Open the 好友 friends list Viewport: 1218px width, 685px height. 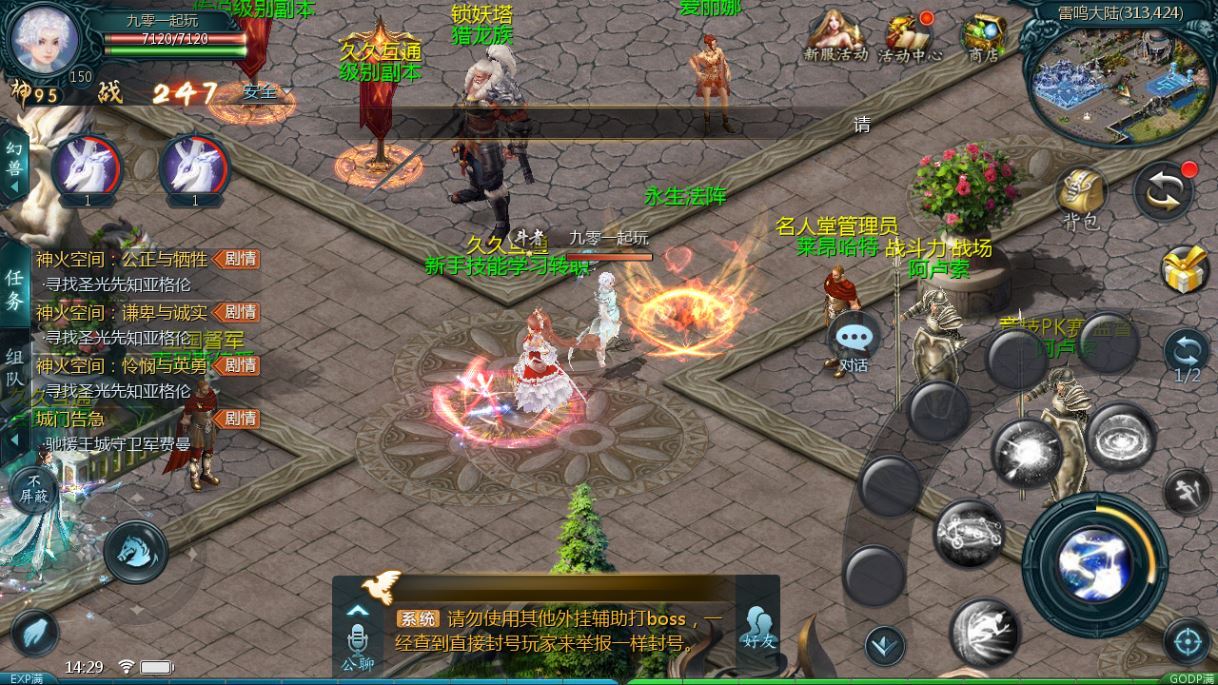click(x=758, y=628)
